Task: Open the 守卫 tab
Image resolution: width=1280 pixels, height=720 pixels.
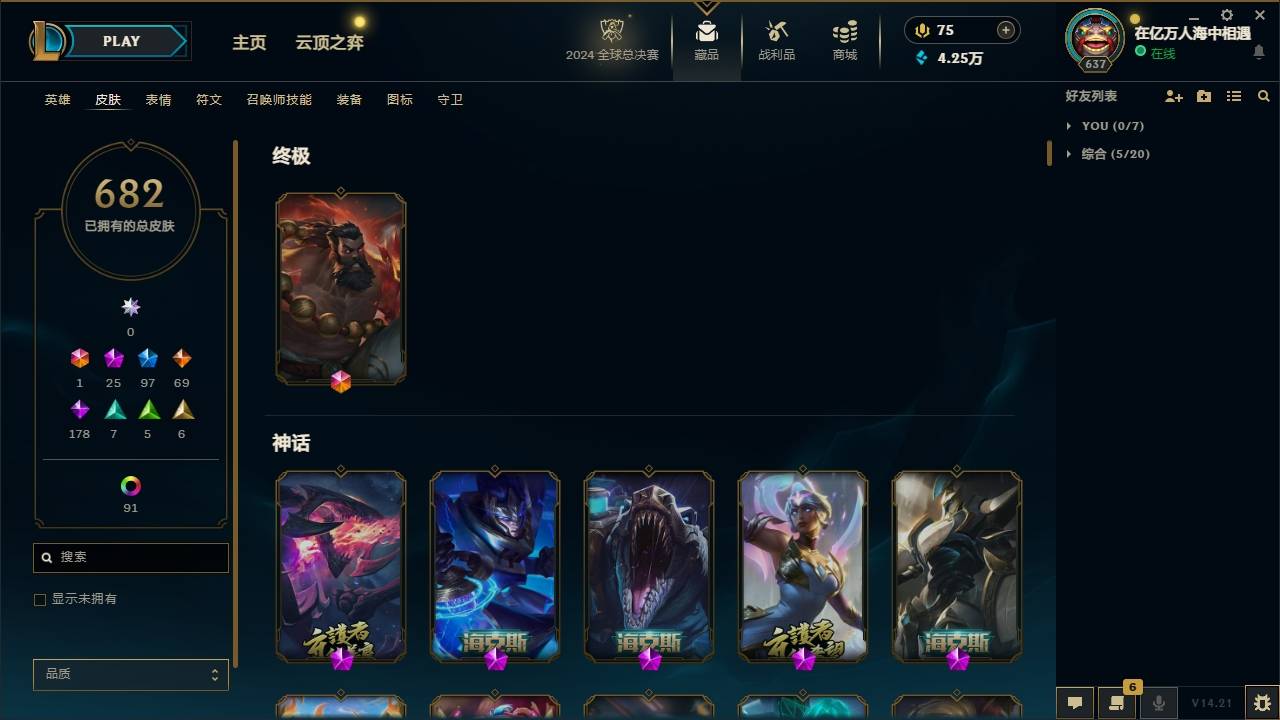Action: (x=450, y=100)
